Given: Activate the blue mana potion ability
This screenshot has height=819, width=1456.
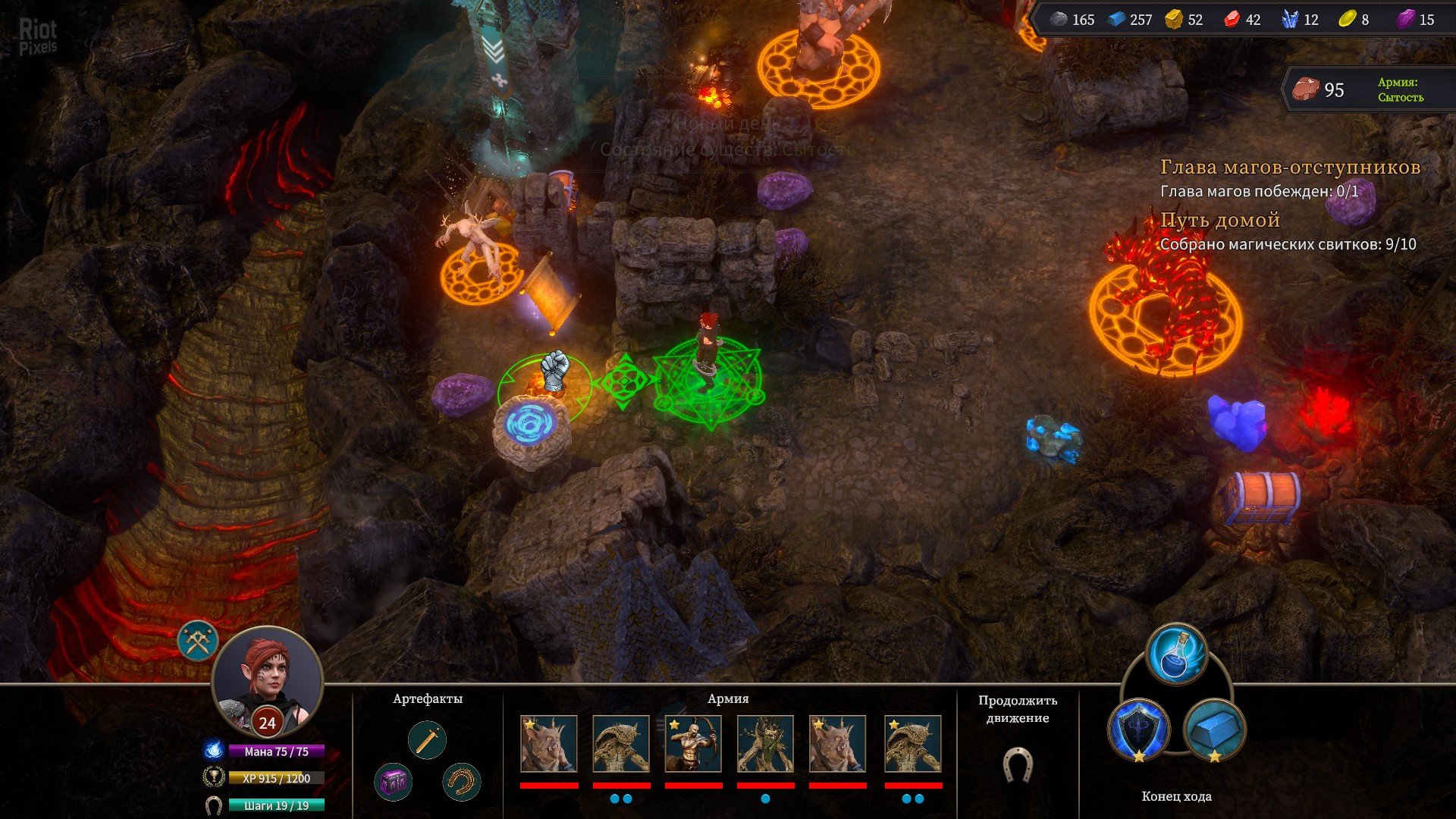Looking at the screenshot, I should click(1176, 654).
